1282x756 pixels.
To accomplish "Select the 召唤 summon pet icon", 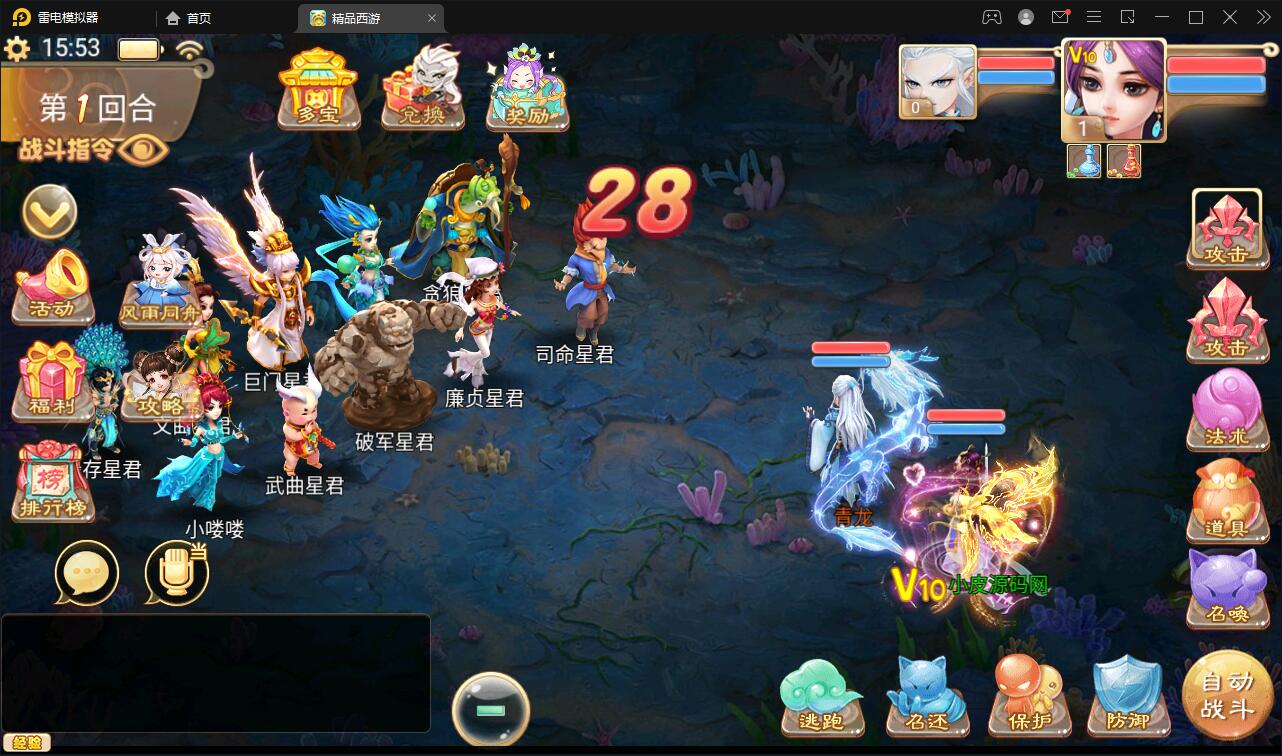I will click(1228, 587).
